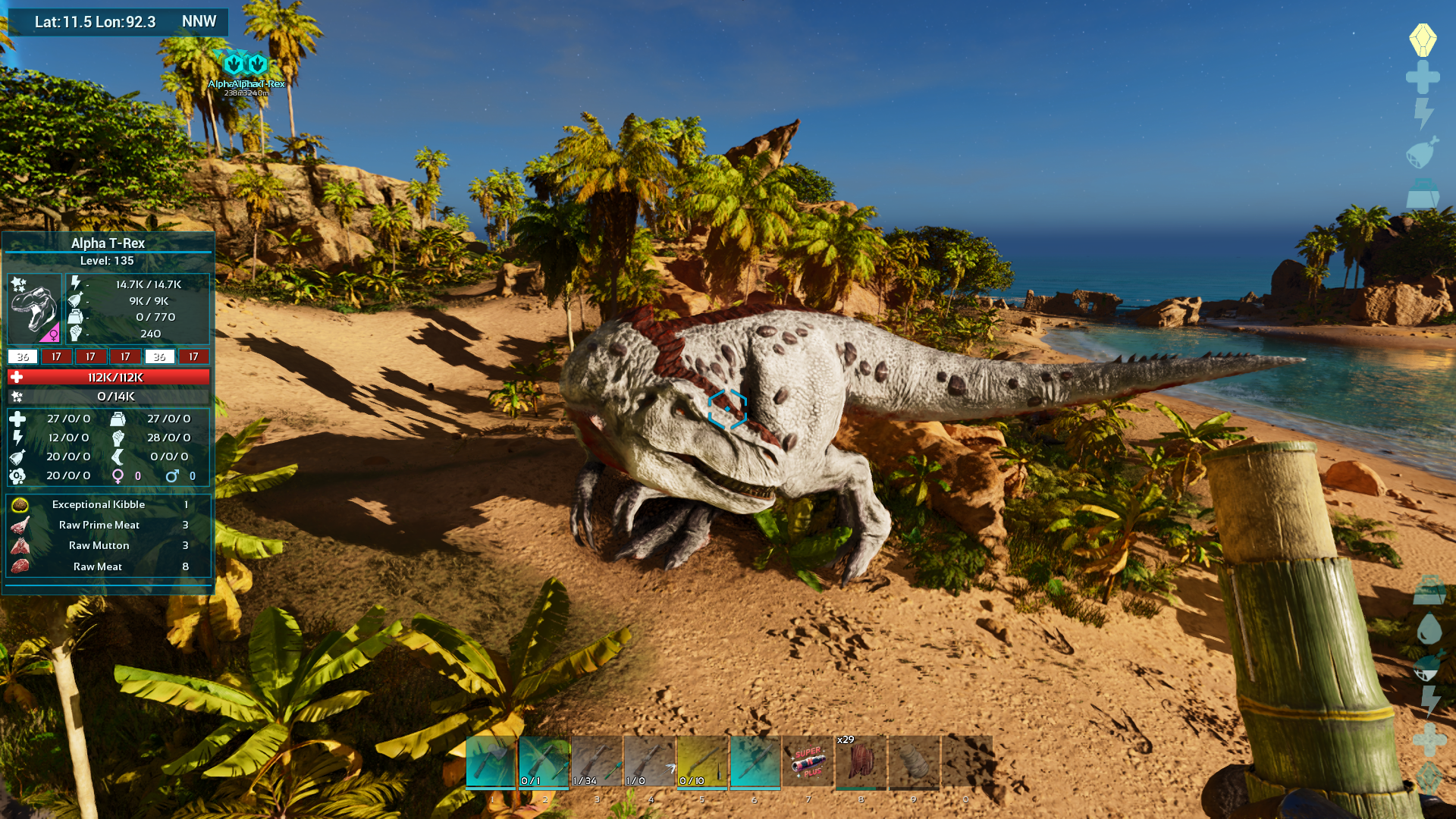Image resolution: width=1456 pixels, height=819 pixels.
Task: Select the Exceptional Kibble food row
Action: (x=99, y=505)
